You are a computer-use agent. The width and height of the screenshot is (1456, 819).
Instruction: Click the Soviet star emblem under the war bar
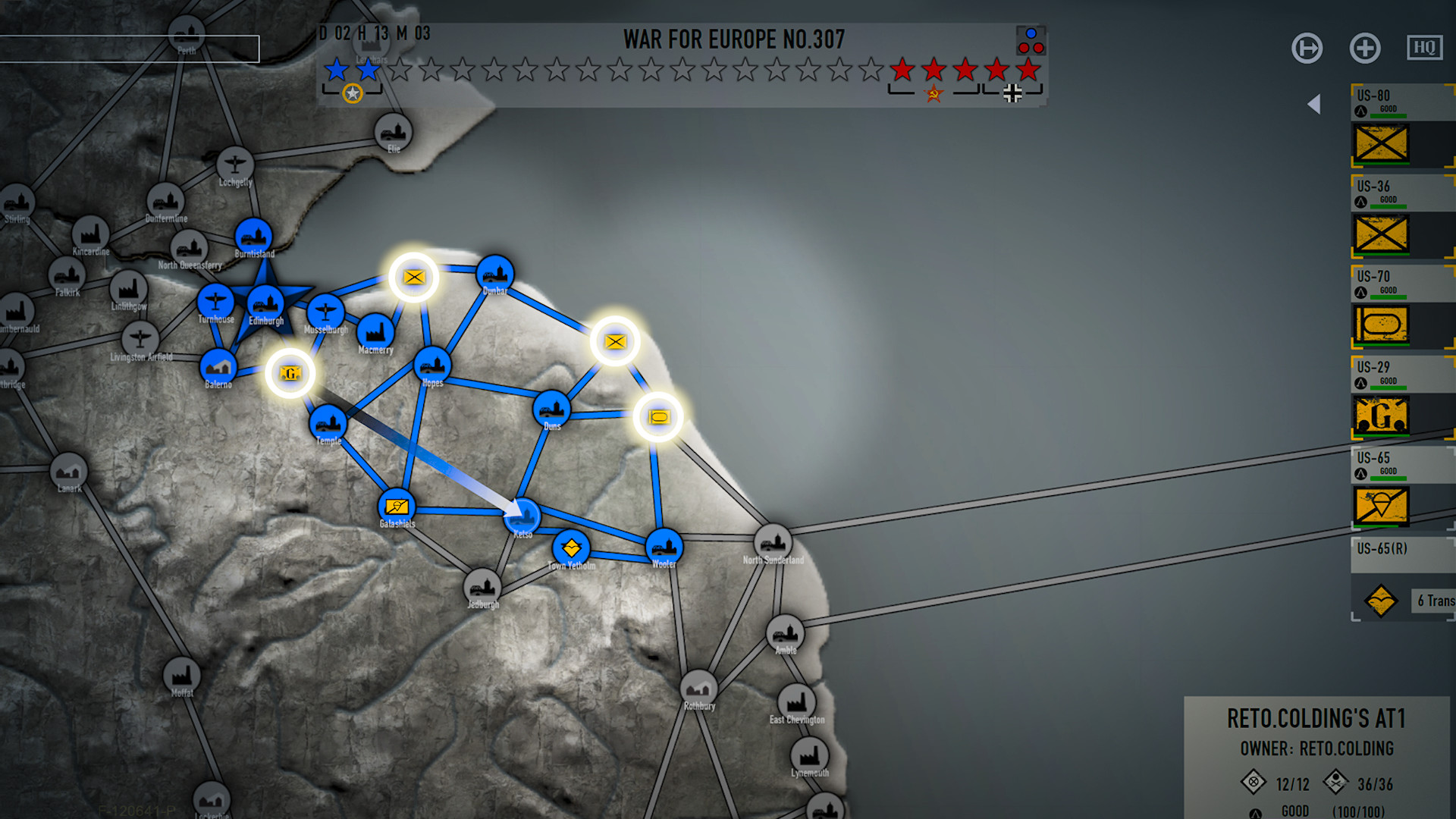point(932,94)
